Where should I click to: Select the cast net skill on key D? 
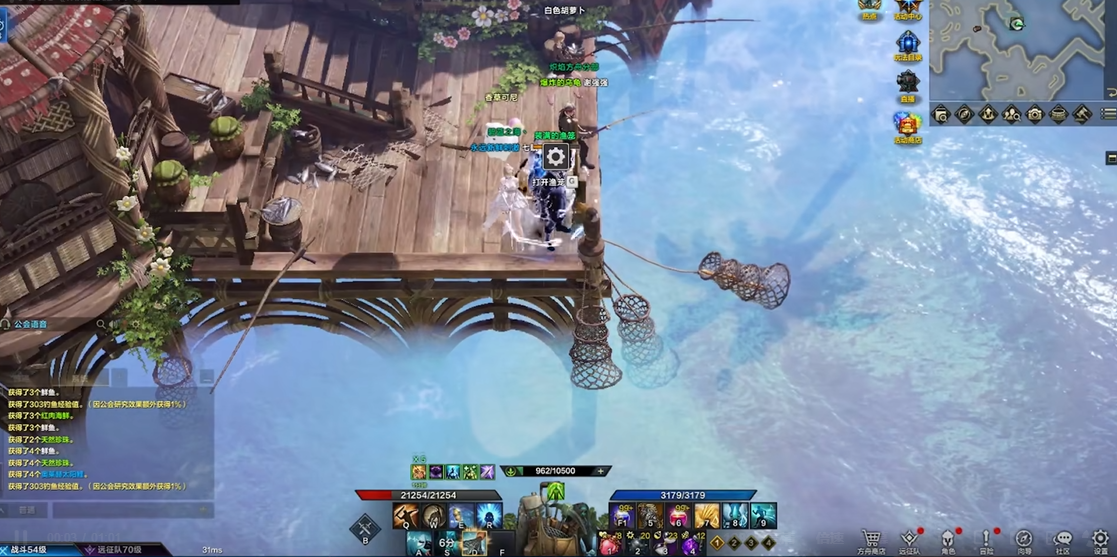tap(474, 543)
